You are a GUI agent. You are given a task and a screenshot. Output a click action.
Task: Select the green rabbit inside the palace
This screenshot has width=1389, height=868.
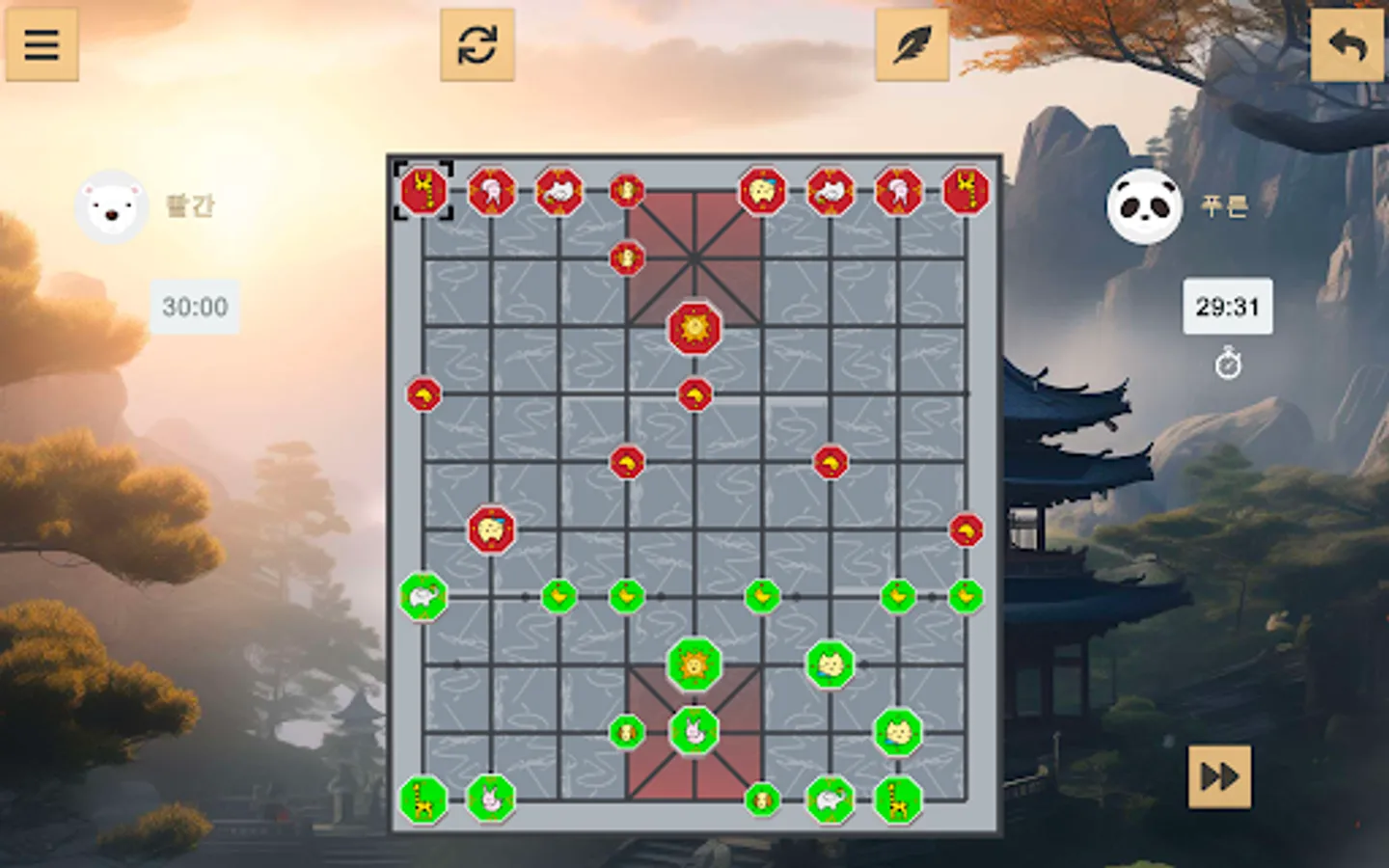coord(693,733)
